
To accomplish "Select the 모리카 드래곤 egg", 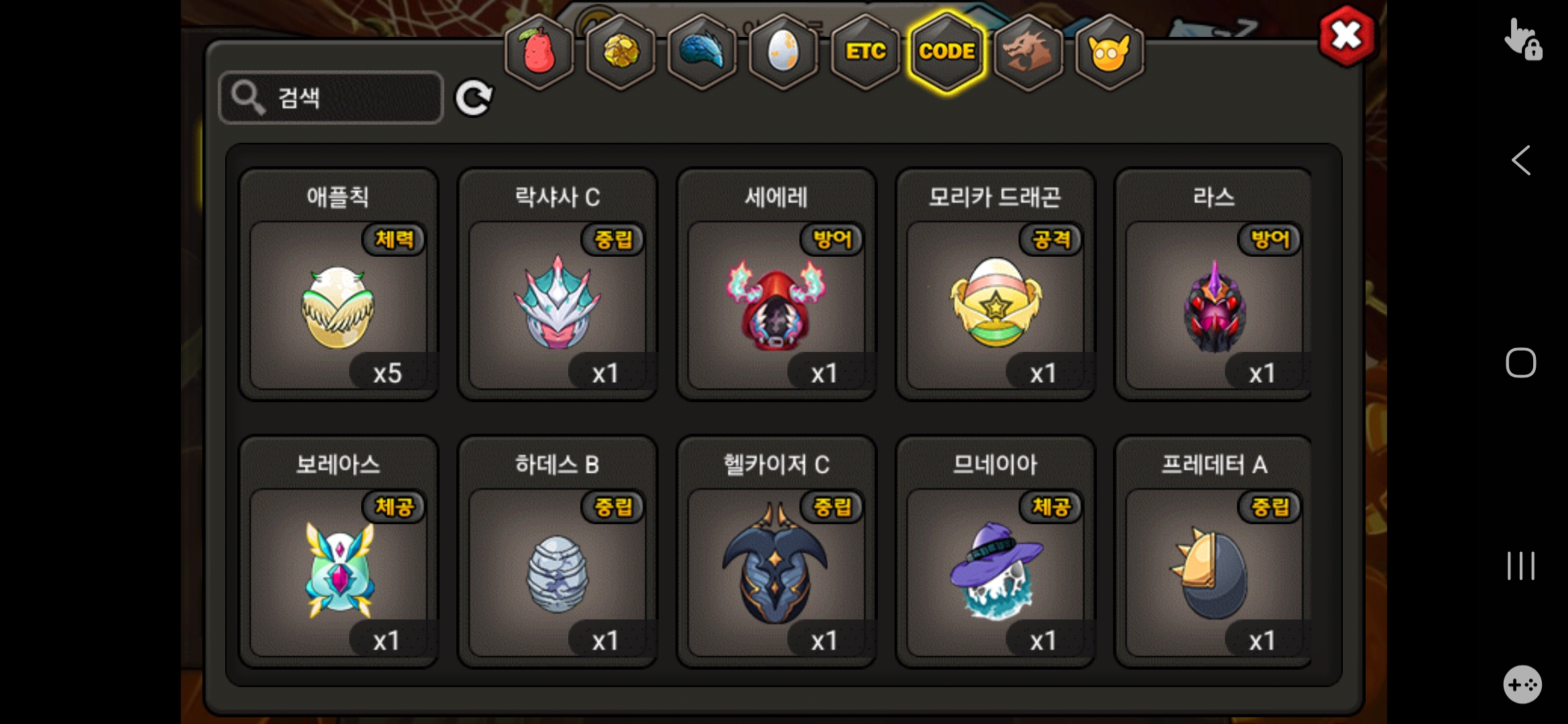I will tap(995, 305).
